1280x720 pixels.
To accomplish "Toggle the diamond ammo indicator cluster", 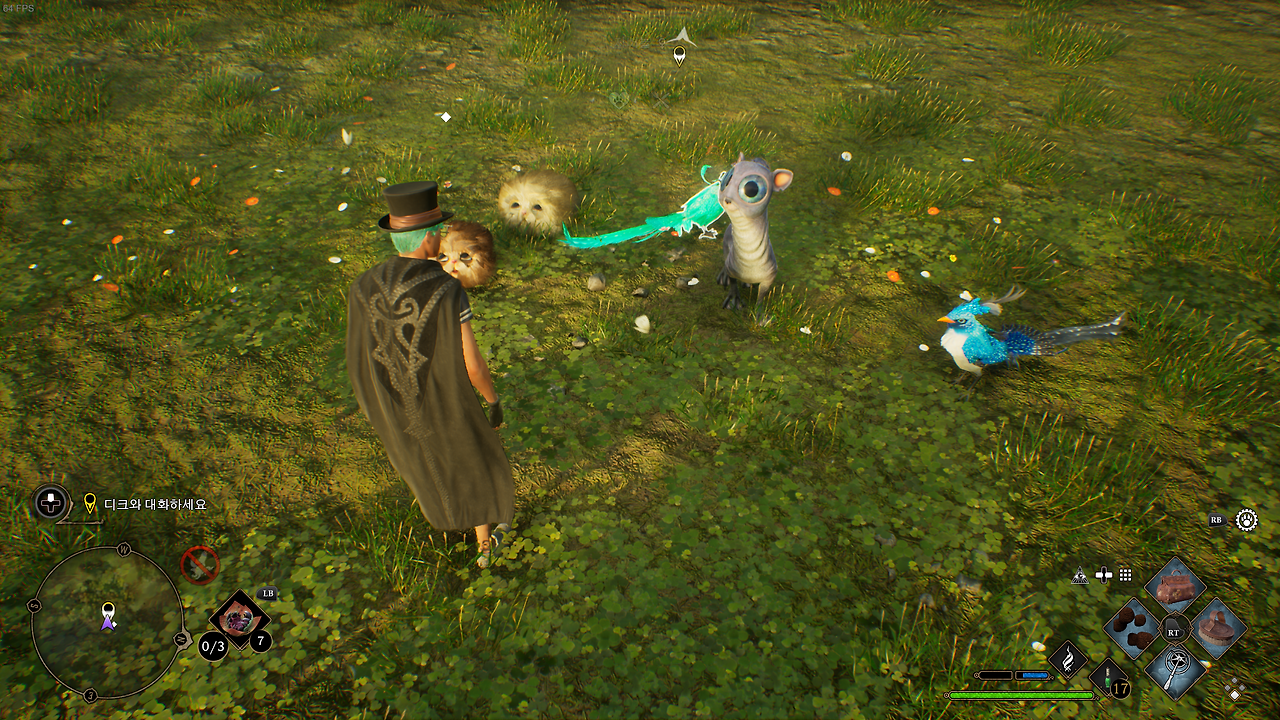I will pyautogui.click(x=1235, y=687).
